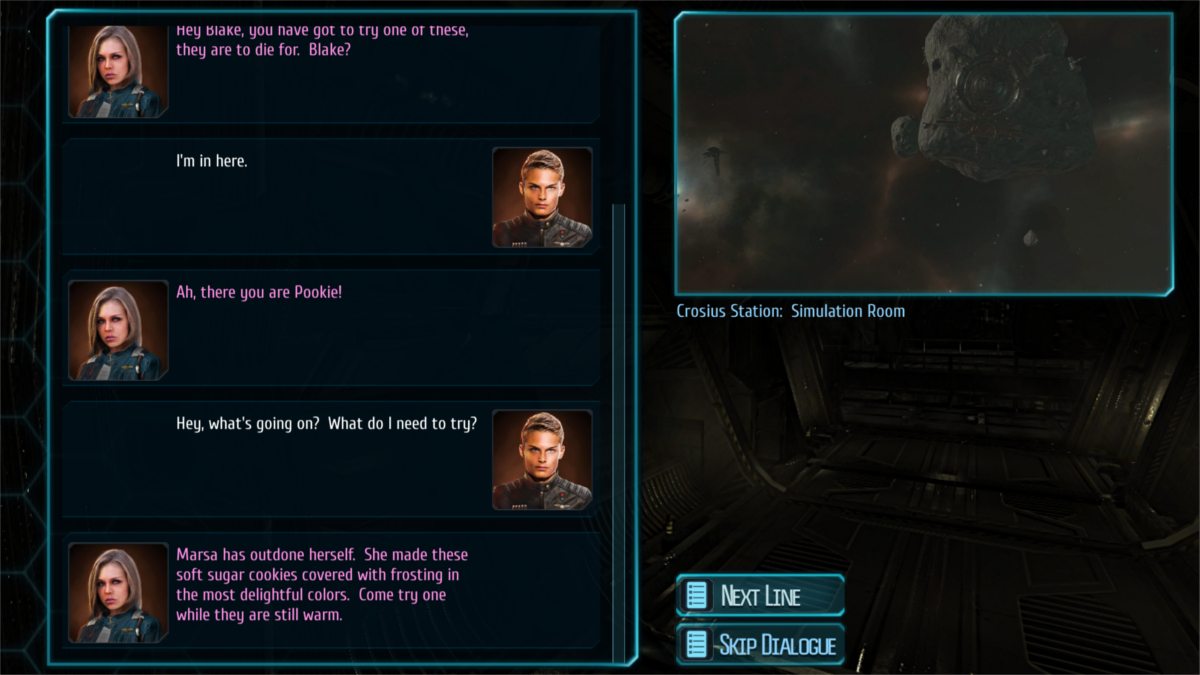Advance dialogue with the Next Line button

click(761, 596)
